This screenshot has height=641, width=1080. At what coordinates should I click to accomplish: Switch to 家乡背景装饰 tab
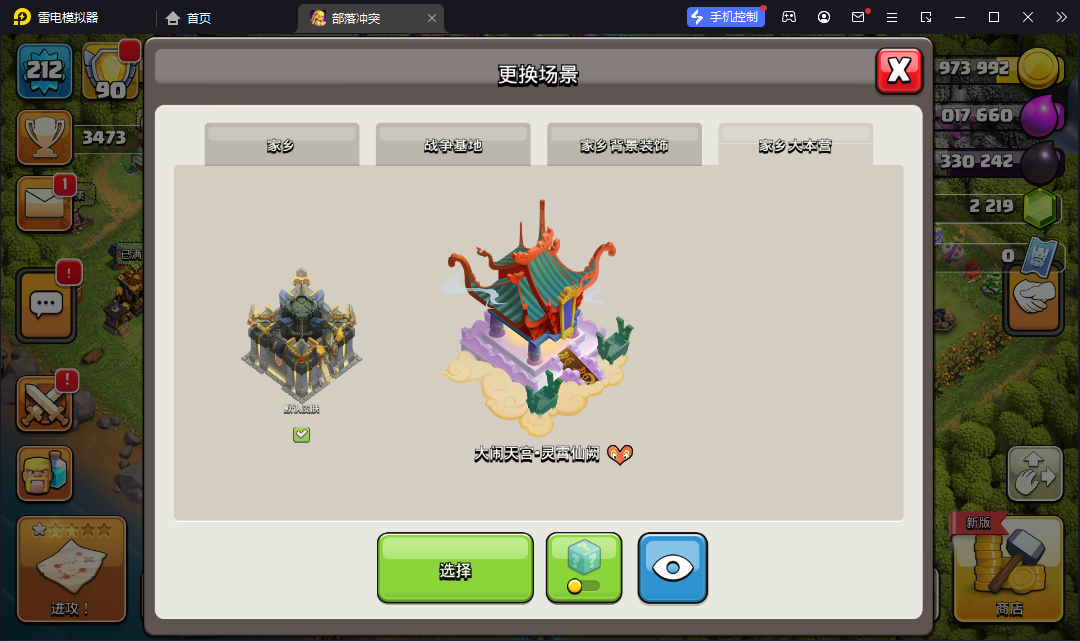(x=624, y=145)
